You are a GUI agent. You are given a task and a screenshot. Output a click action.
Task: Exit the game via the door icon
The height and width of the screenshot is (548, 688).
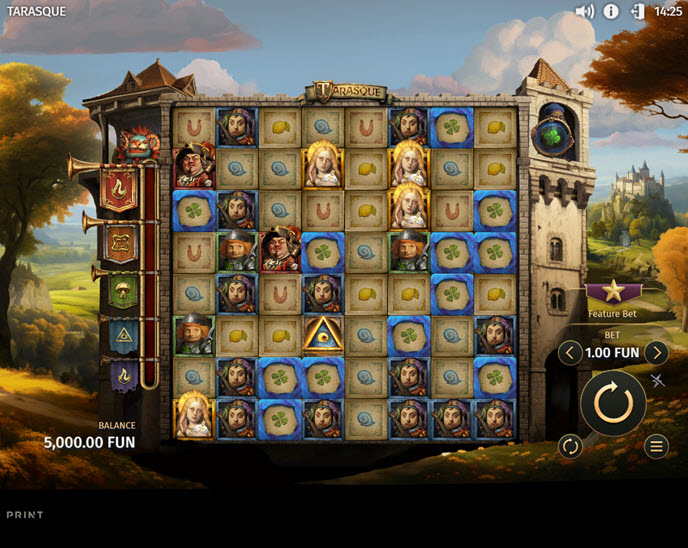click(638, 12)
